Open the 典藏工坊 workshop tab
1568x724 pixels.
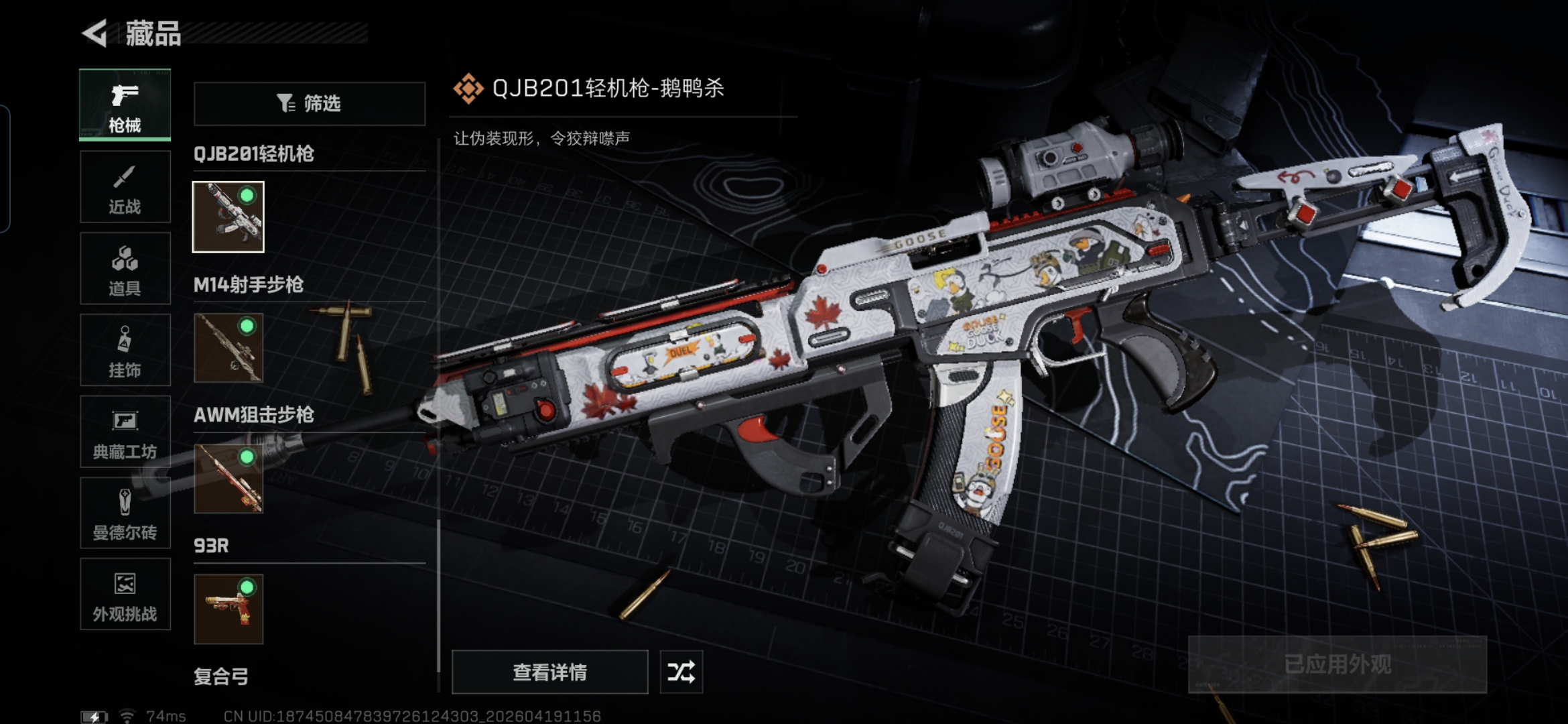(x=125, y=432)
